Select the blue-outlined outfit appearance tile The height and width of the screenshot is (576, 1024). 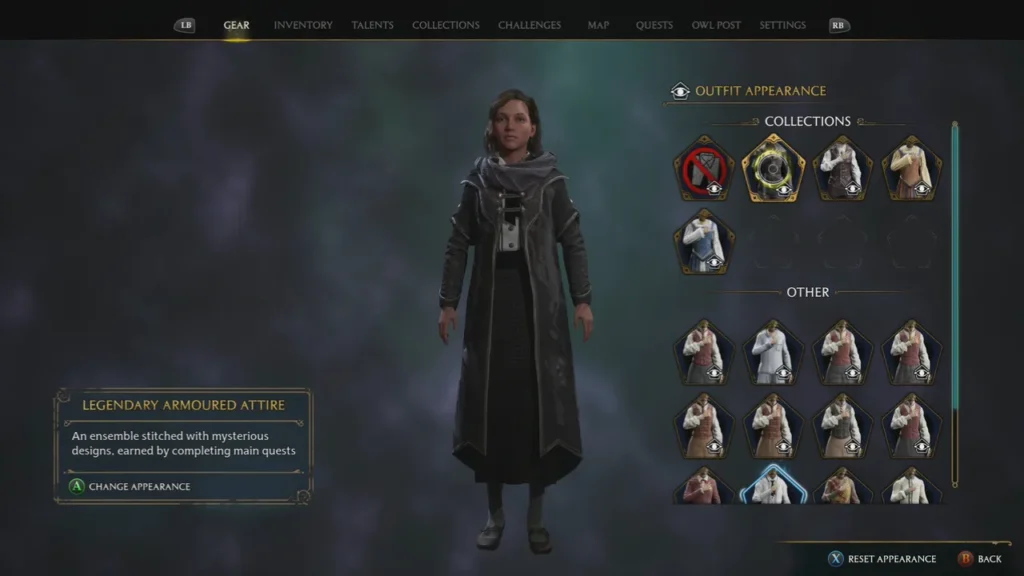[x=773, y=484]
